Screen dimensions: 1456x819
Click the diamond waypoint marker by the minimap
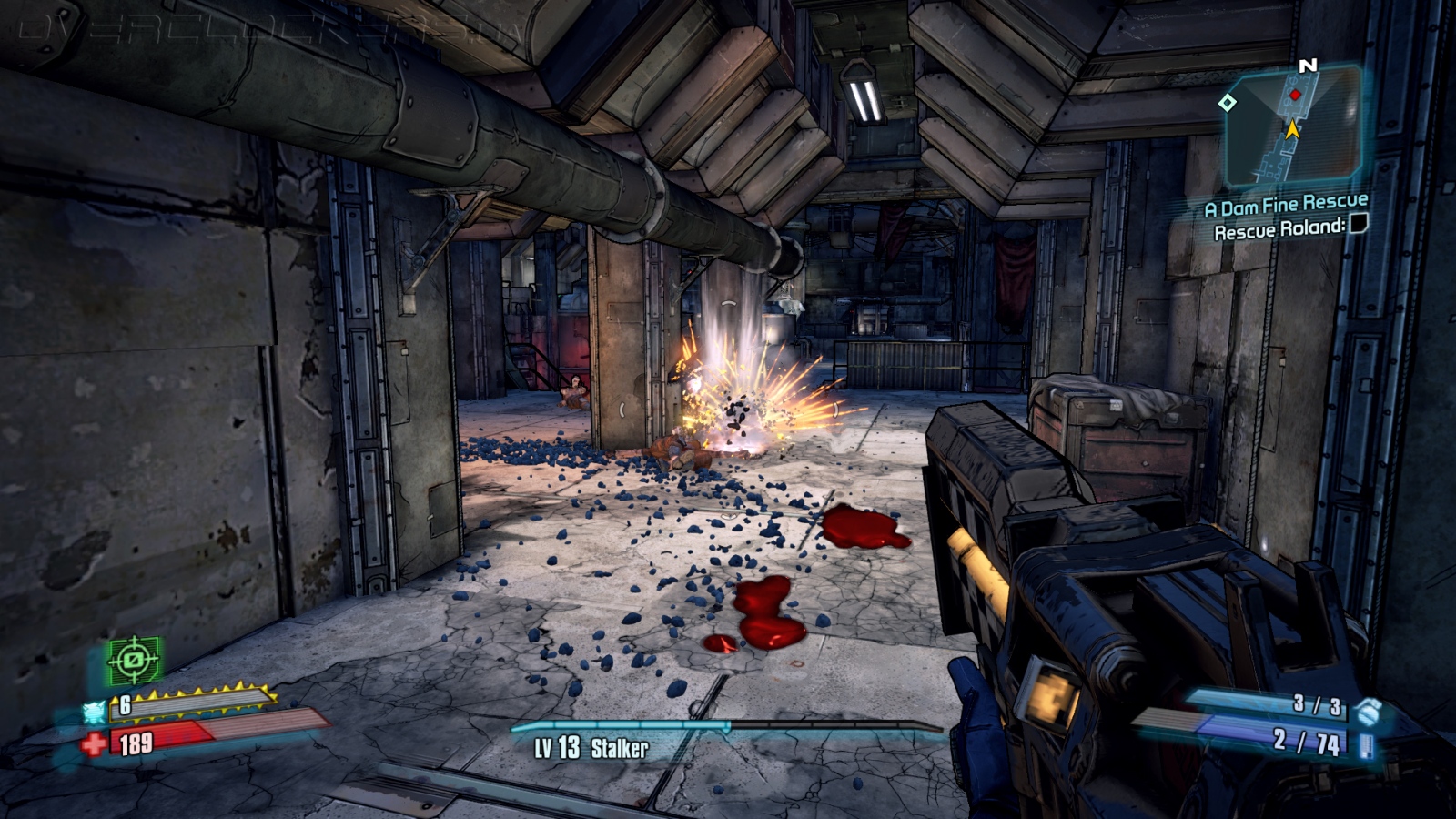tap(1228, 103)
